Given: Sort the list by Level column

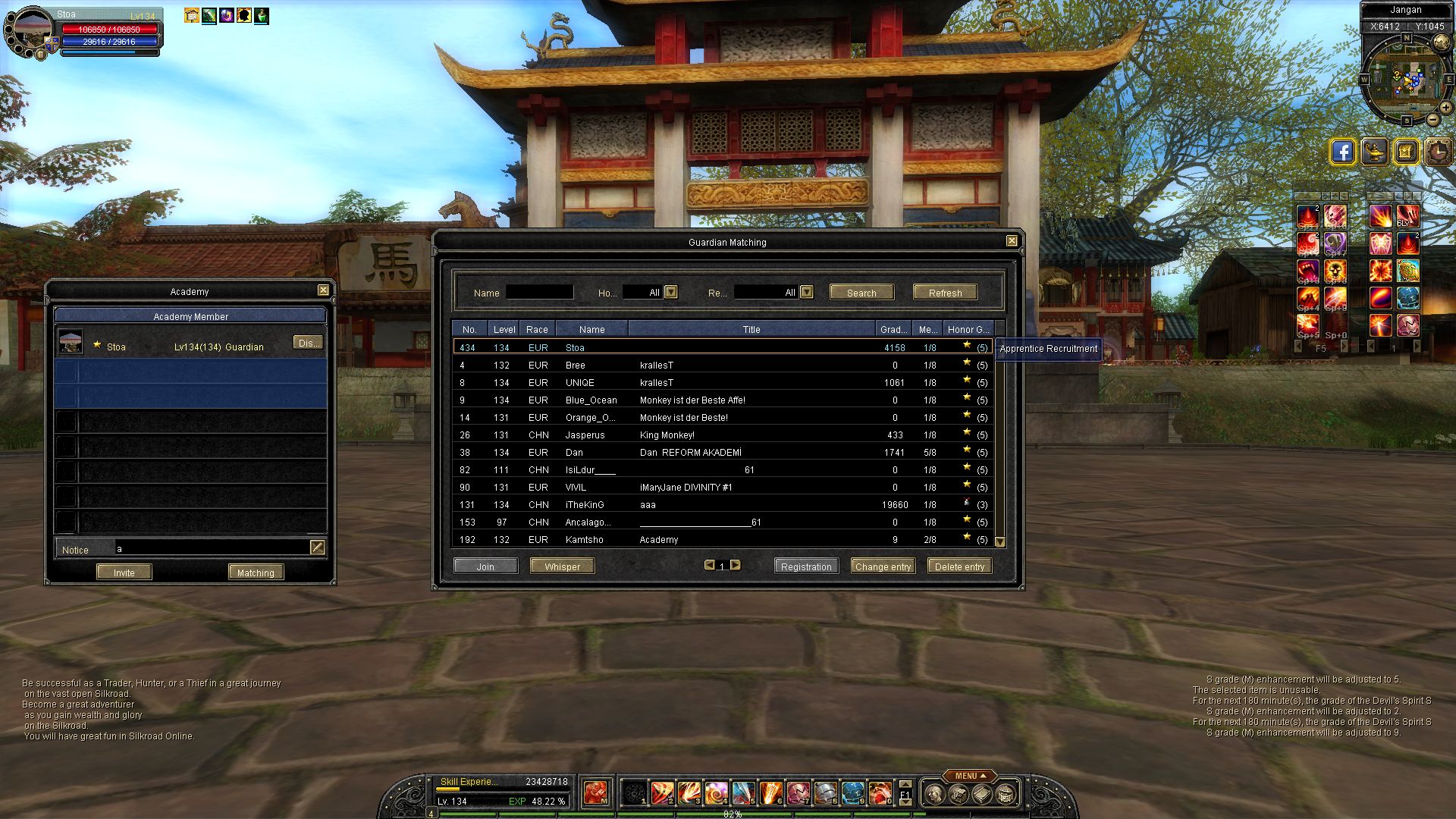Looking at the screenshot, I should click(504, 329).
